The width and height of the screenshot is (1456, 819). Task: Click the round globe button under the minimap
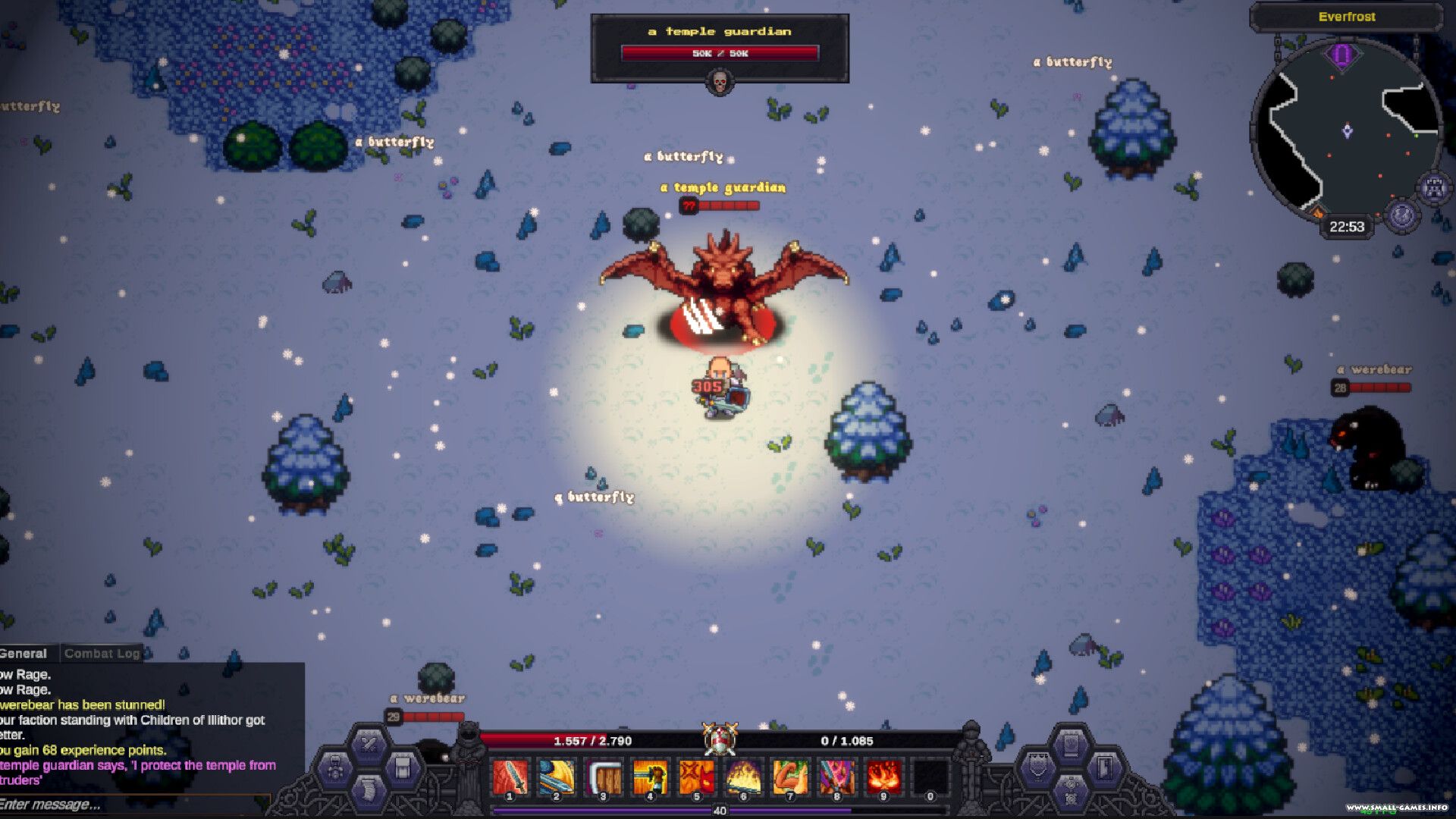[x=1401, y=215]
